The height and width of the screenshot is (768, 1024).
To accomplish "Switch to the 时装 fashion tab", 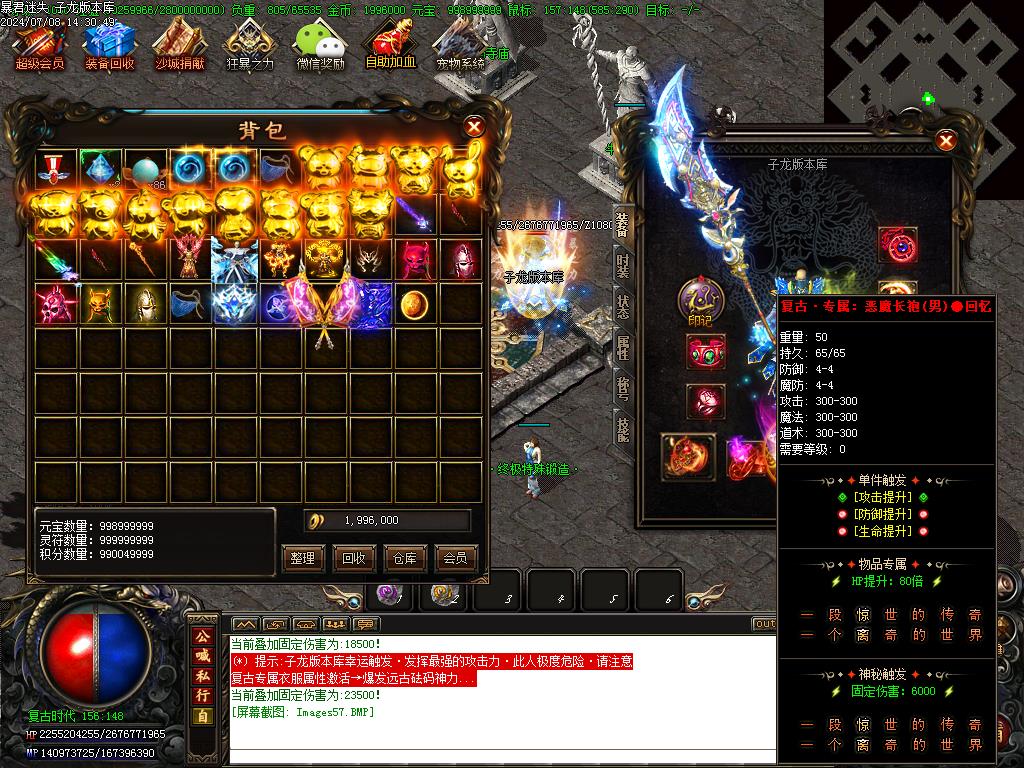I will point(623,266).
